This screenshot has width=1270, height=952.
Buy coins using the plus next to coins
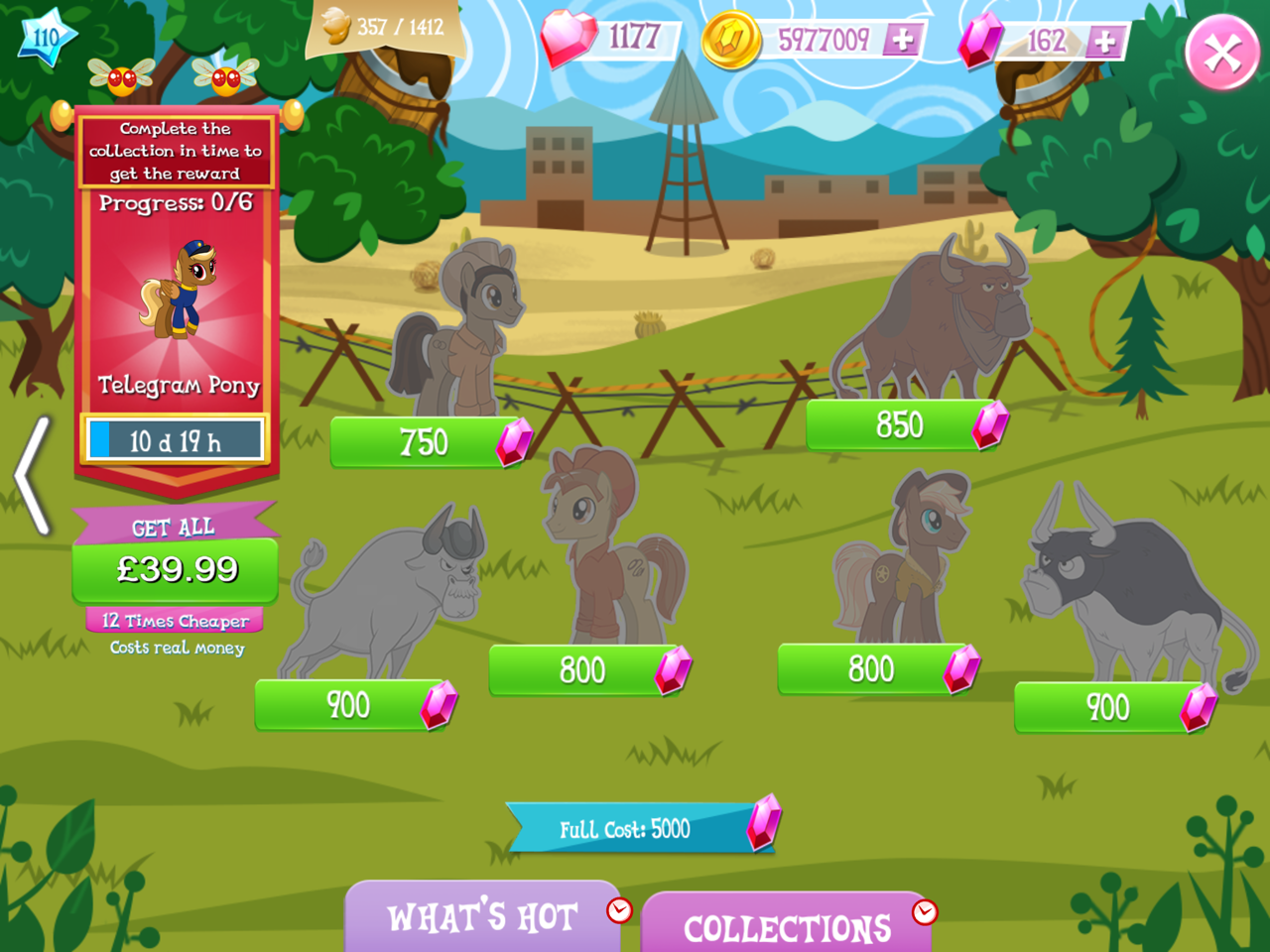pos(903,42)
